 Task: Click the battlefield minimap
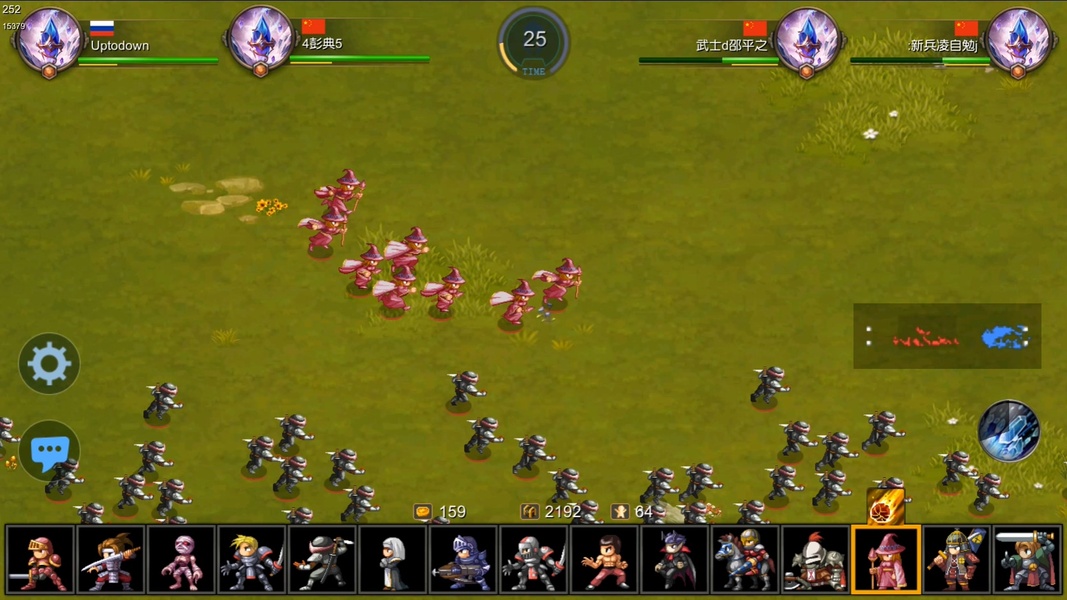pyautogui.click(x=946, y=337)
